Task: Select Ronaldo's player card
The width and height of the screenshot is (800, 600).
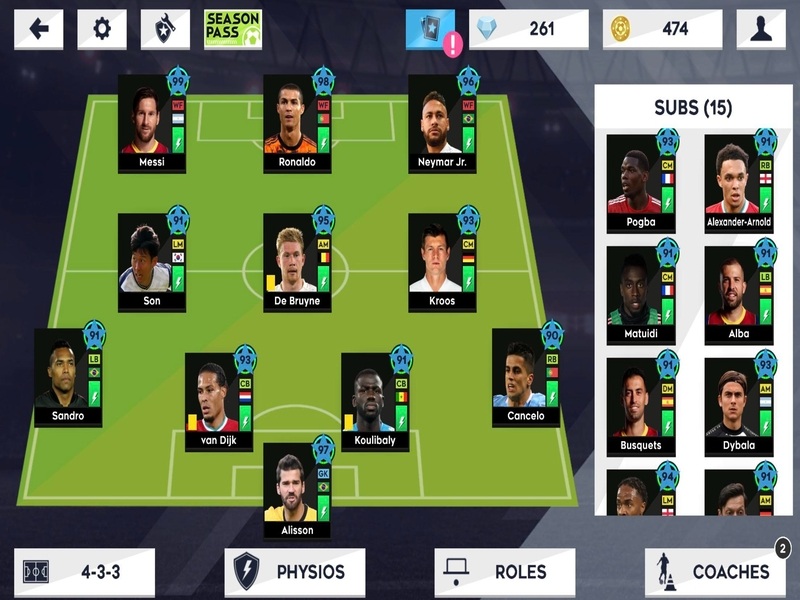Action: (297, 123)
